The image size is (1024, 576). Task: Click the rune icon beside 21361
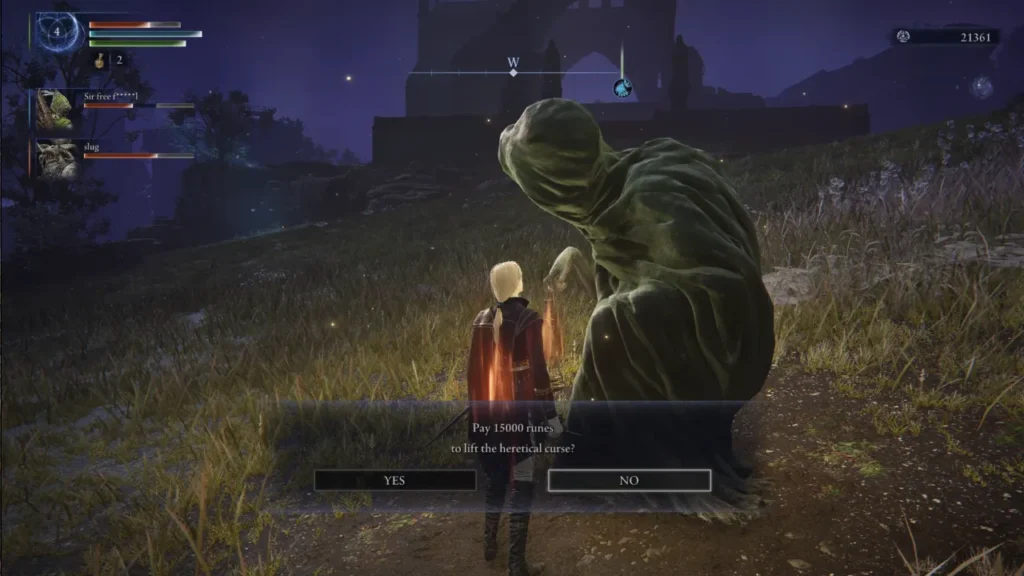coord(904,36)
